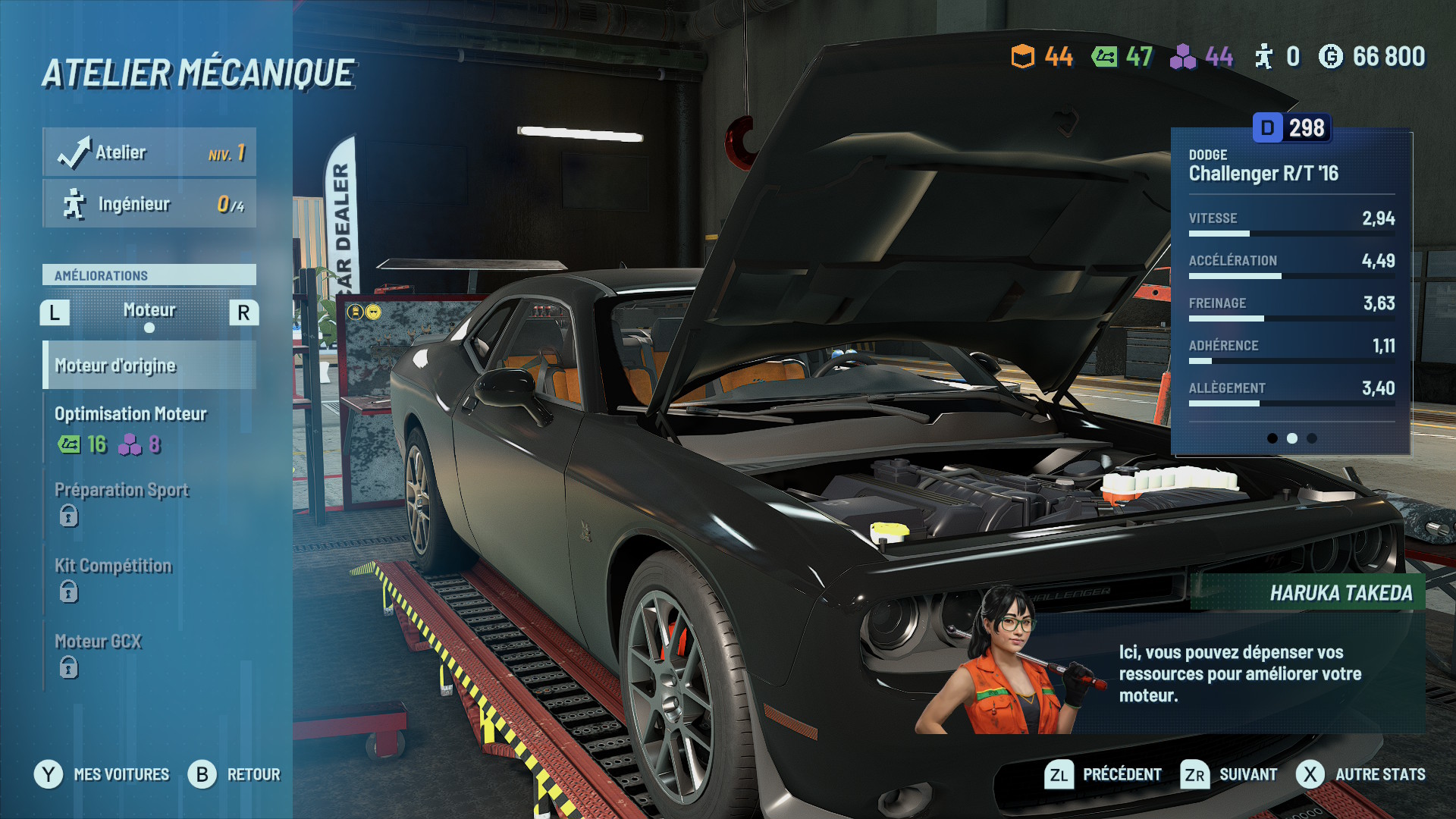This screenshot has width=1456, height=819.
Task: Pick the locked Préparation Sport upgrade
Action: pyautogui.click(x=149, y=503)
